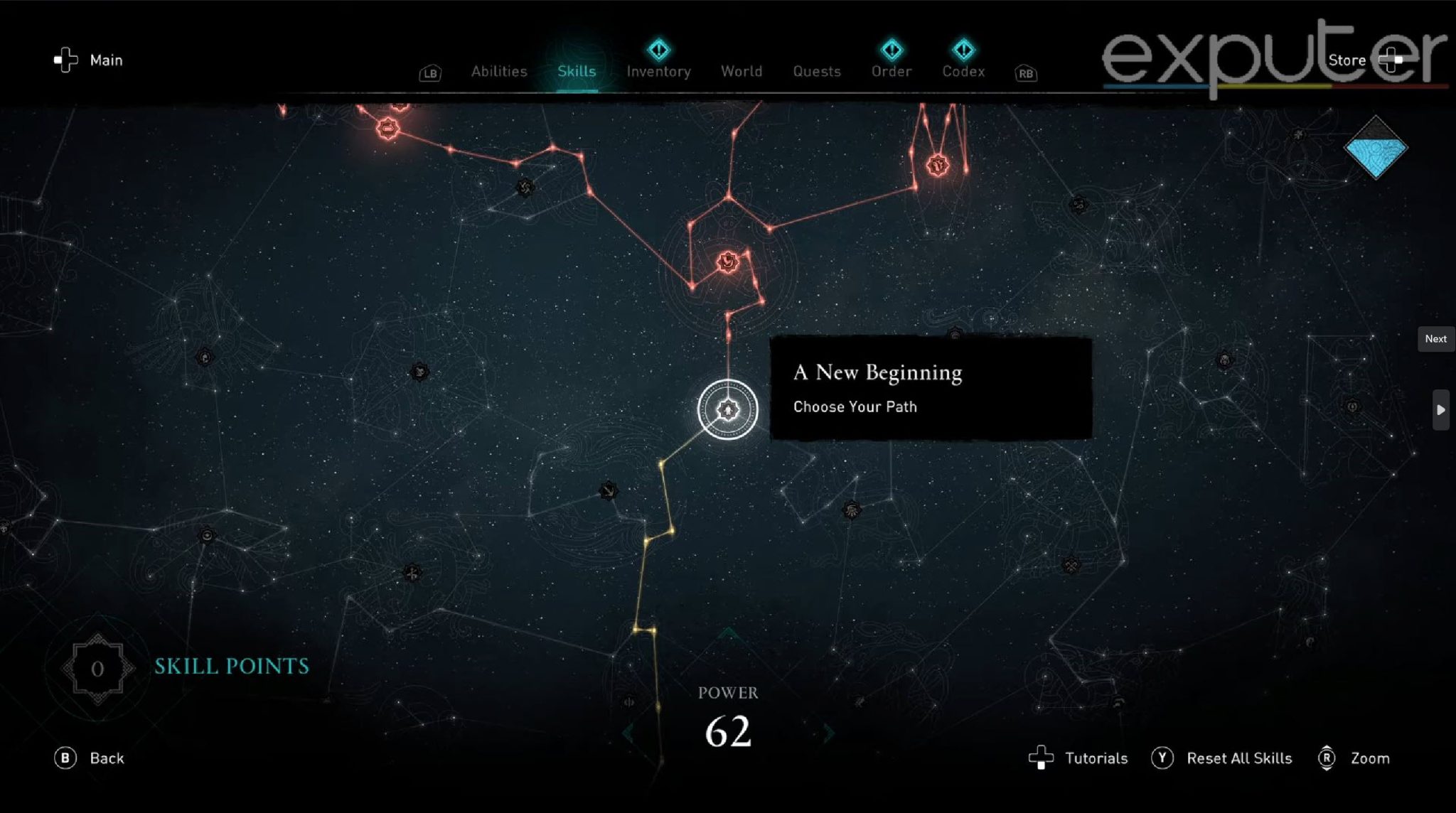Click the LB bumper icon
Viewport: 1456px width, 813px height.
click(x=429, y=72)
